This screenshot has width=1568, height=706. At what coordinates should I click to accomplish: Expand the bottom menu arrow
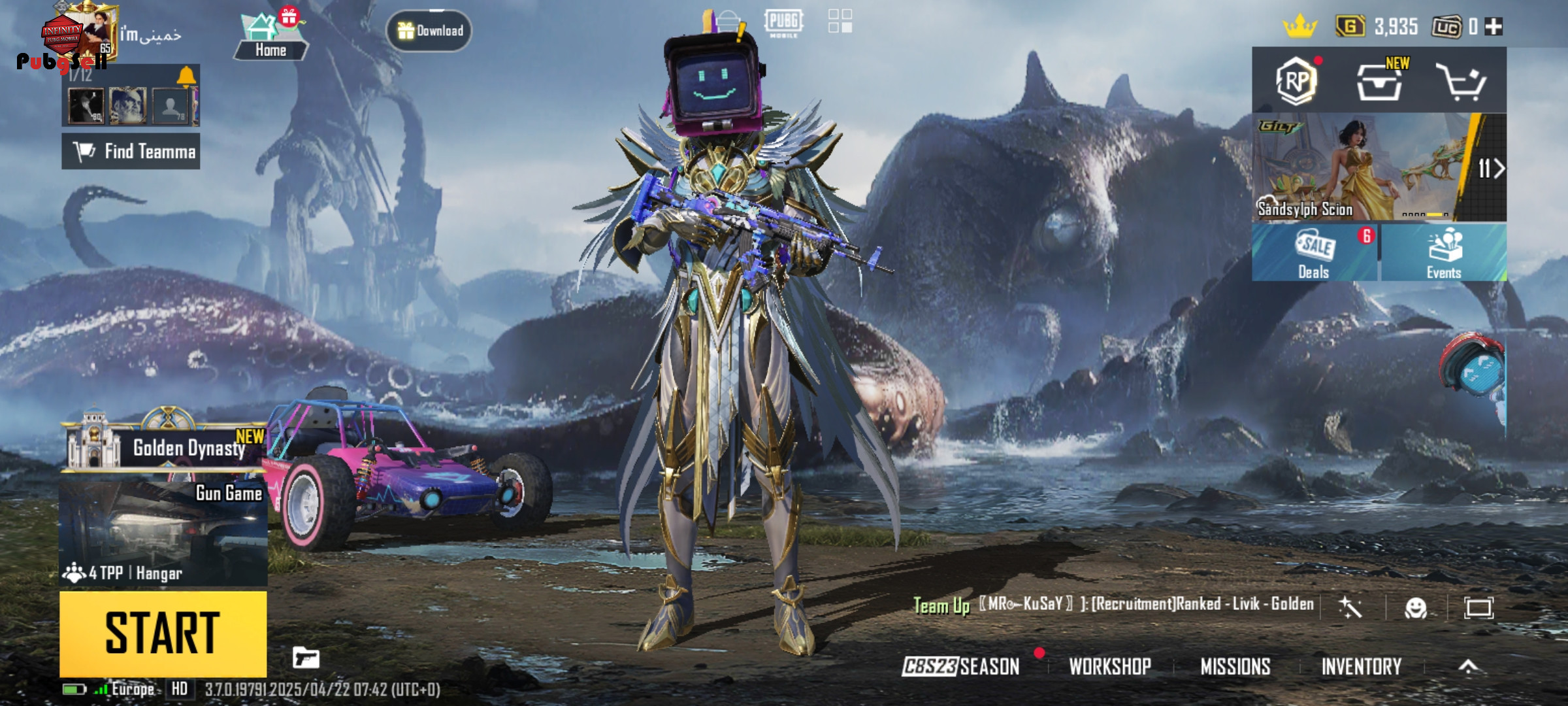pos(1468,666)
